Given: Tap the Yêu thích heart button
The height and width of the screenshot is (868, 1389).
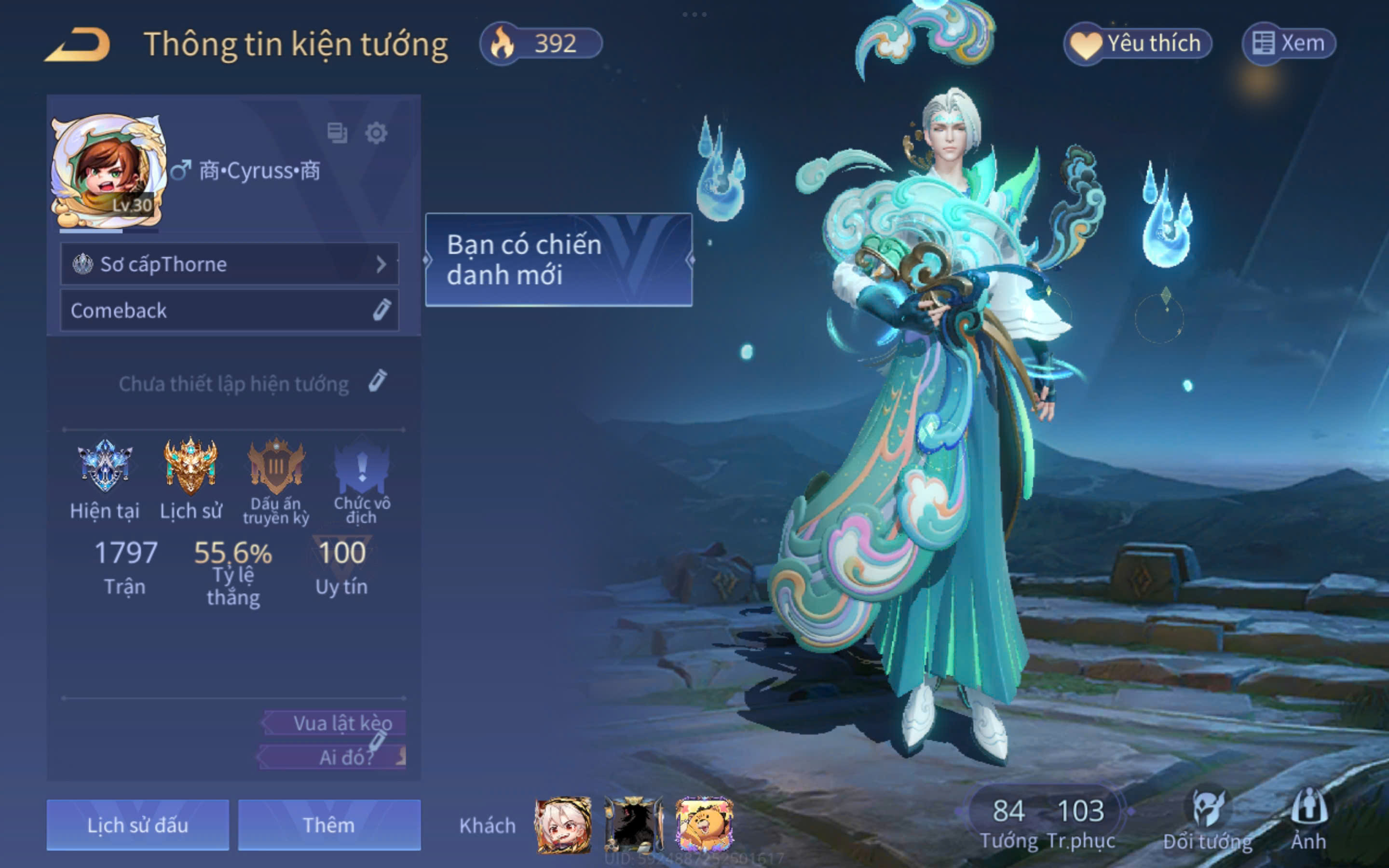Looking at the screenshot, I should coord(1137,43).
